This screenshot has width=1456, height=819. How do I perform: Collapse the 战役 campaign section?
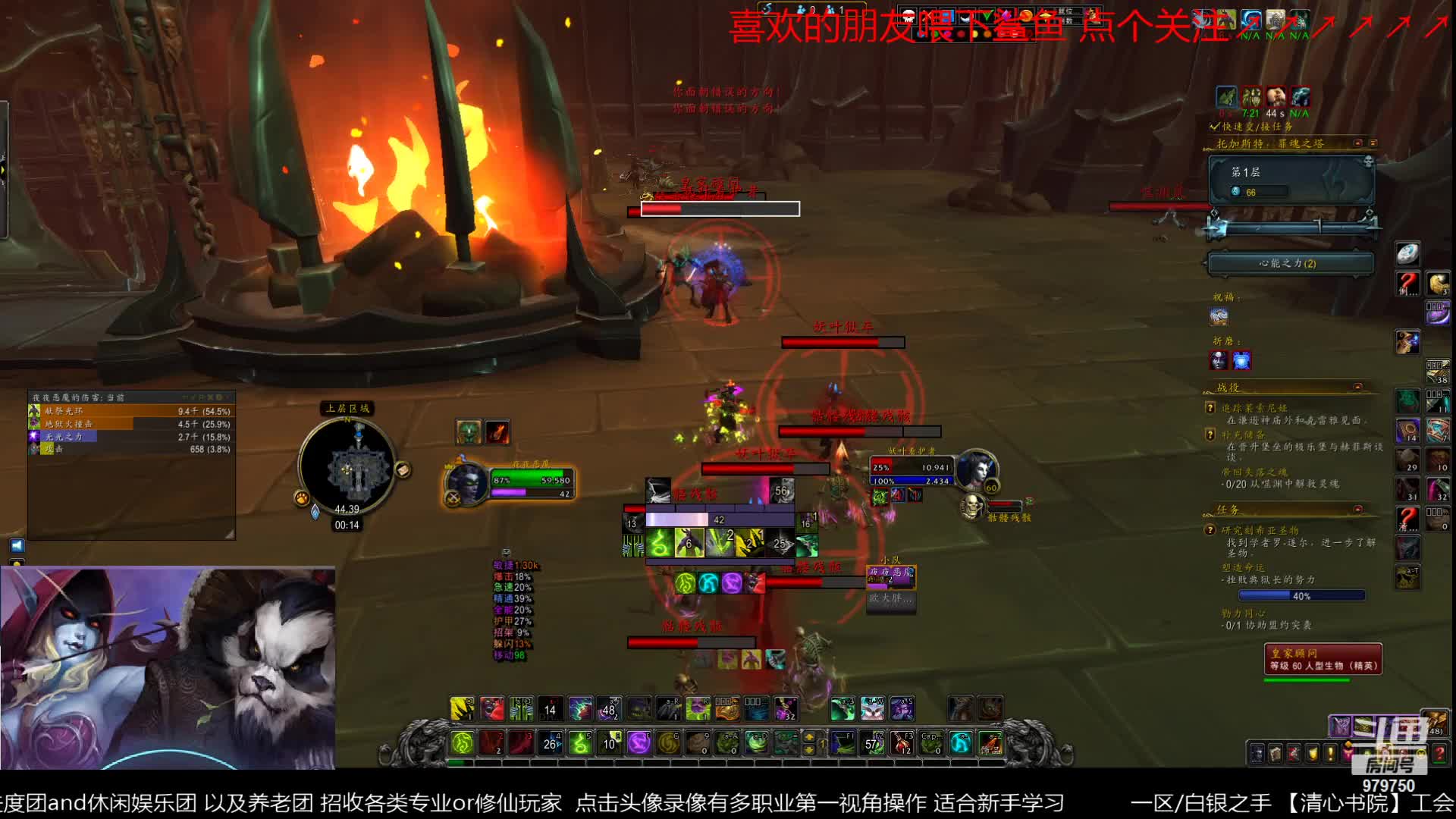coord(1357,387)
